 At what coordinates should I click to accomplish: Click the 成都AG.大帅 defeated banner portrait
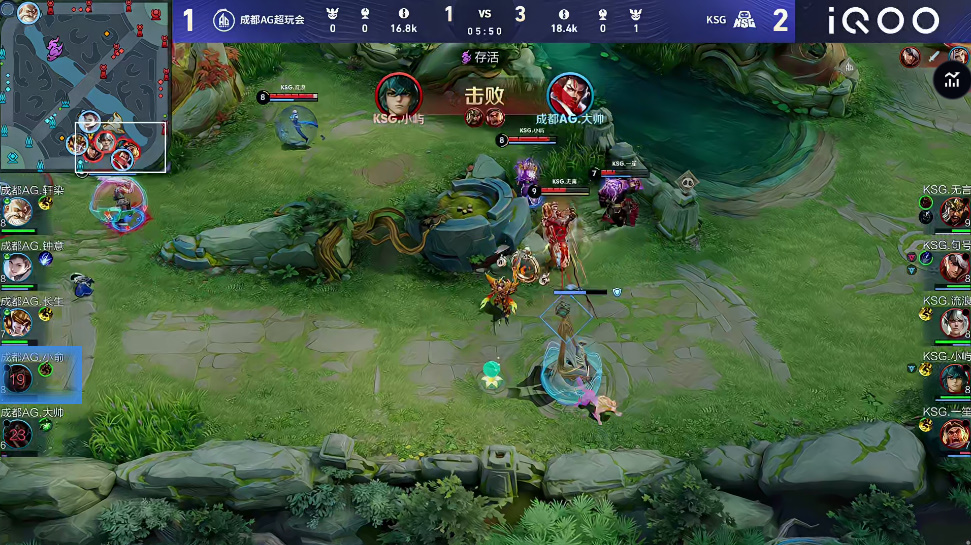click(570, 94)
